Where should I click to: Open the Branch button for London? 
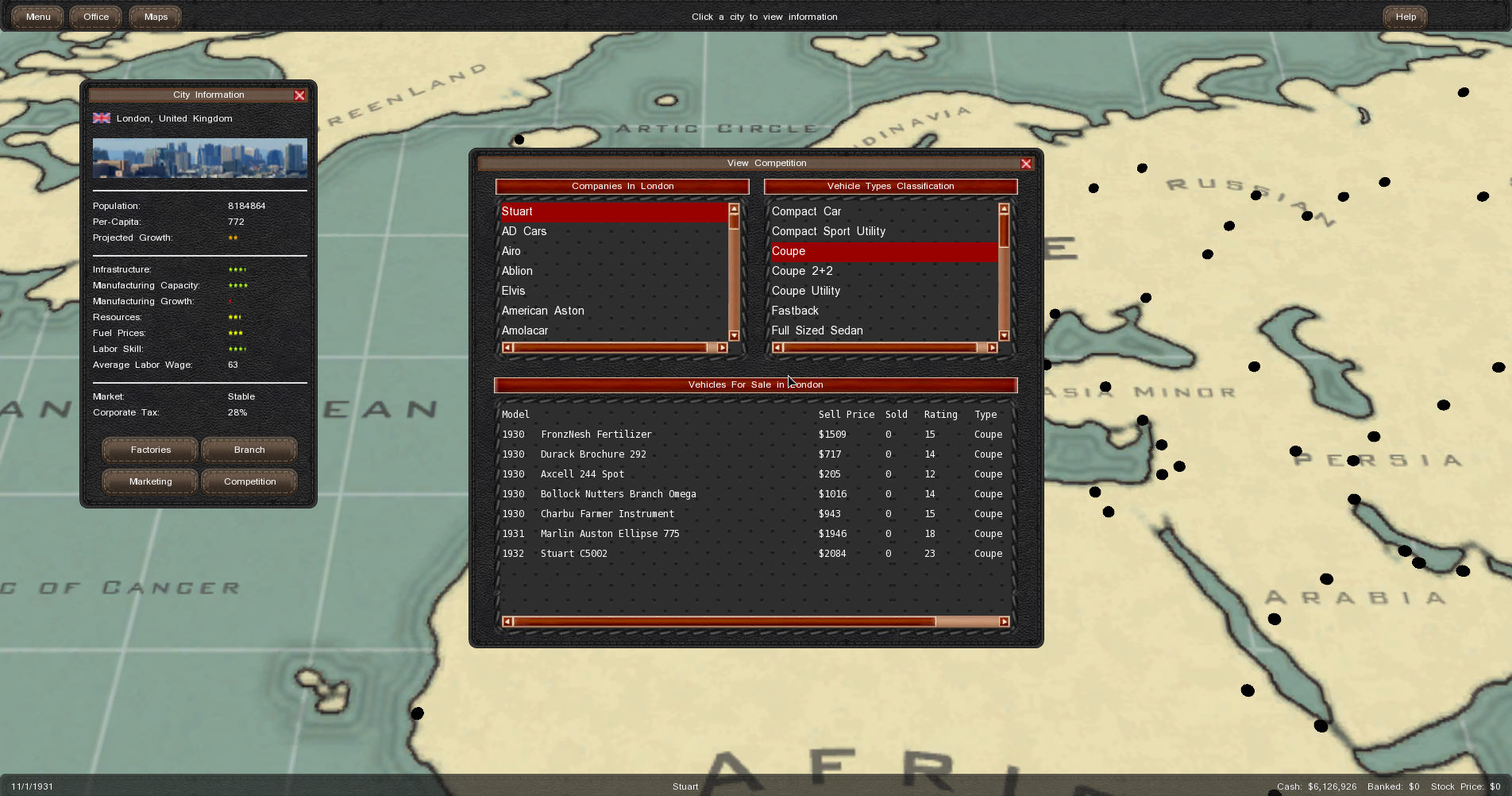[249, 450]
